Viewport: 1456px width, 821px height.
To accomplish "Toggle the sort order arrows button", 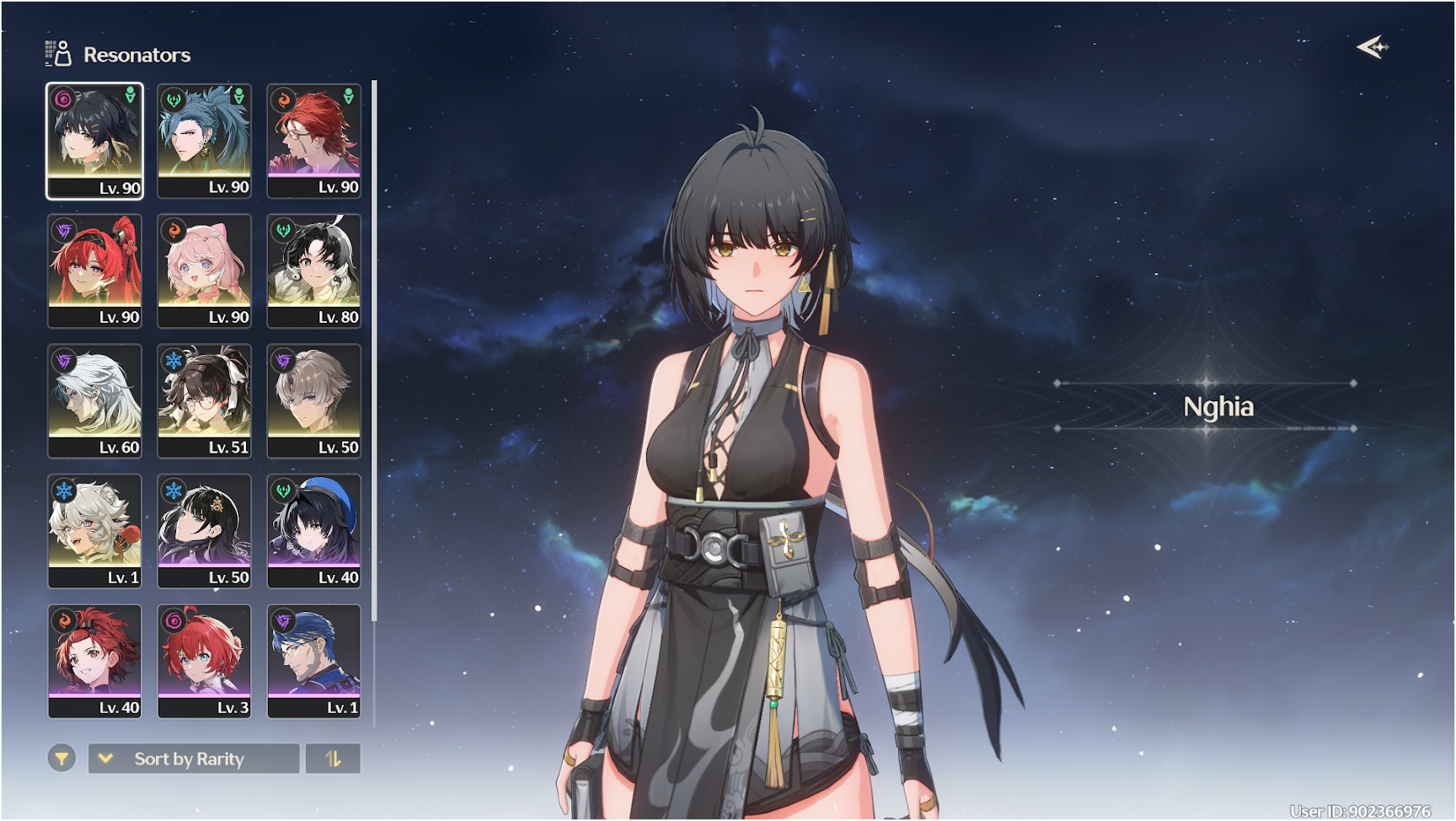I will 333,759.
